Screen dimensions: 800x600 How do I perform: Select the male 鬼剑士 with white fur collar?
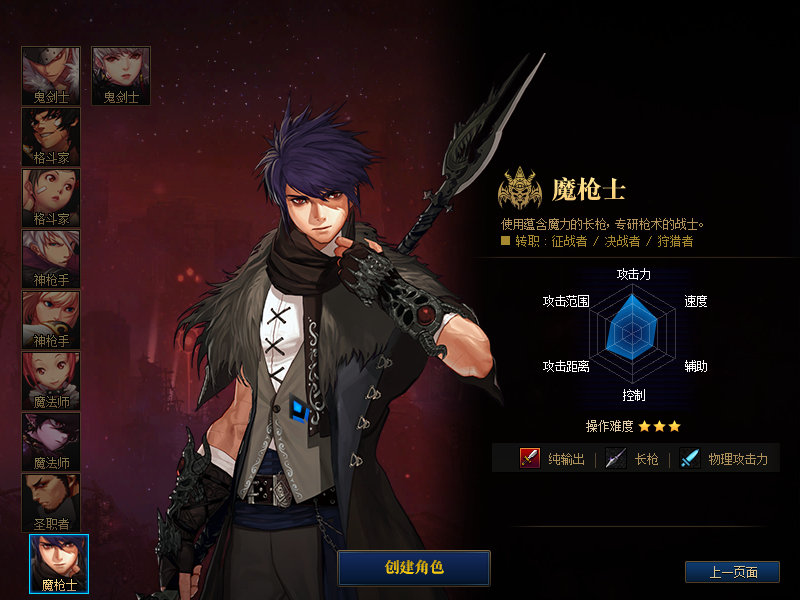51,75
